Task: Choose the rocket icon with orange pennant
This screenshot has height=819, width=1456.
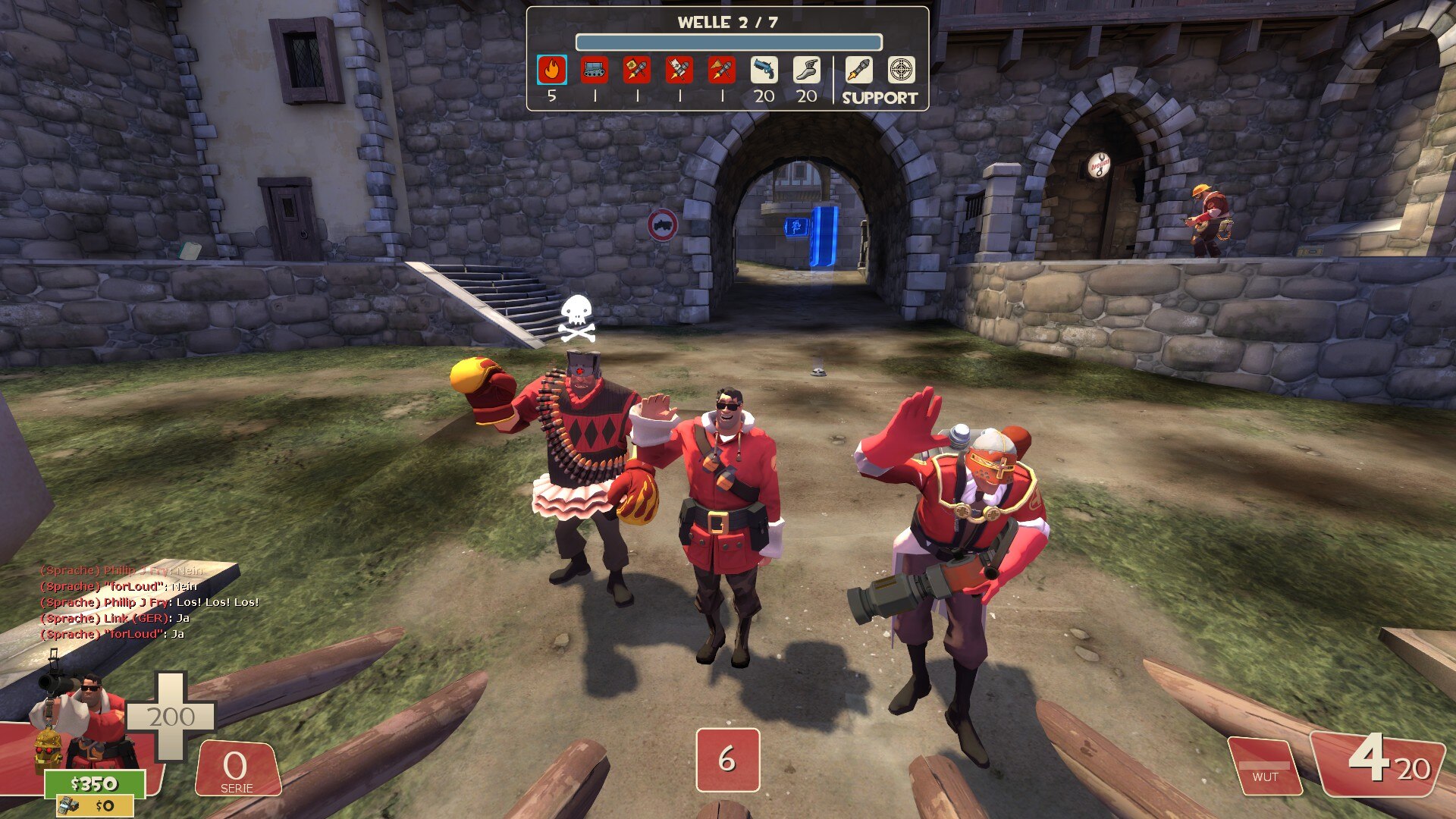Action: pos(722,71)
